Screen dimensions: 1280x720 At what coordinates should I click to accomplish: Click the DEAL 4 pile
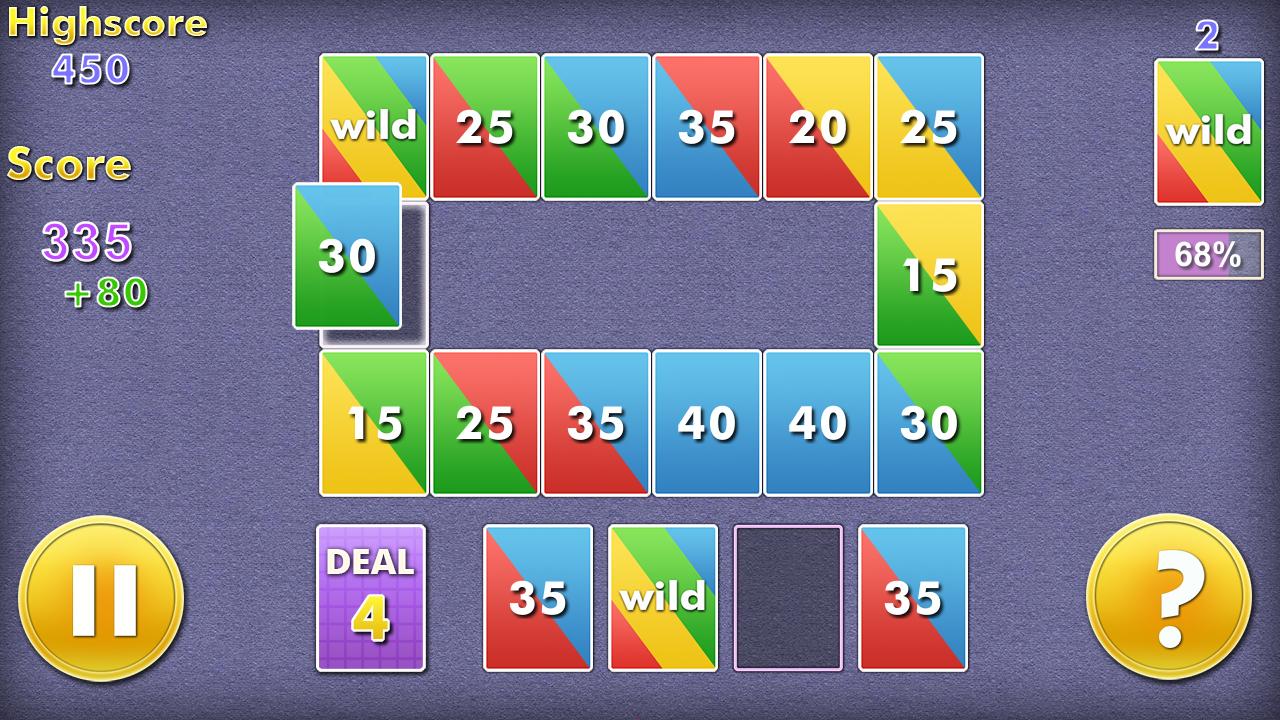tap(371, 595)
